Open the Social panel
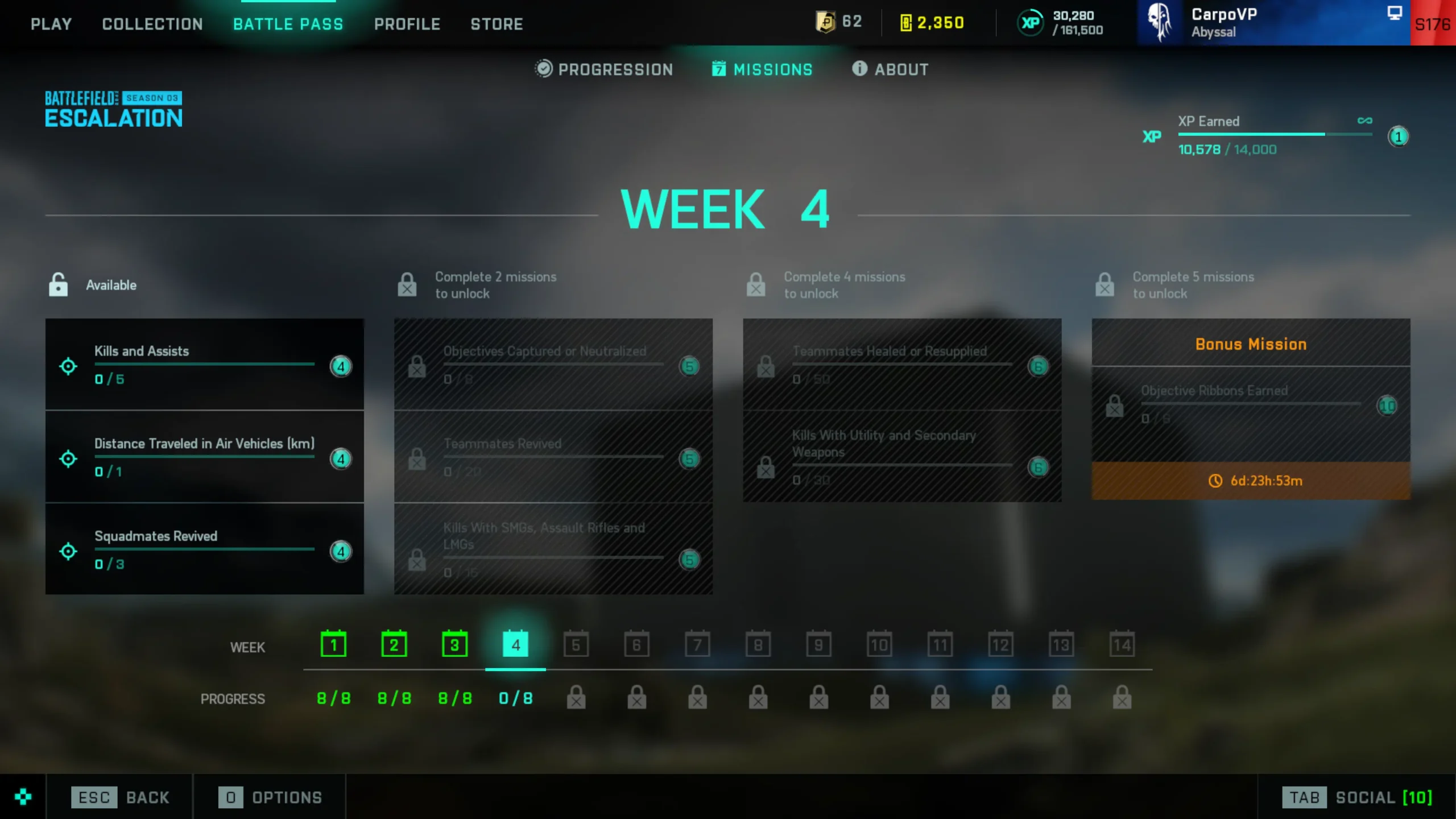The image size is (1456, 819). (1363, 797)
